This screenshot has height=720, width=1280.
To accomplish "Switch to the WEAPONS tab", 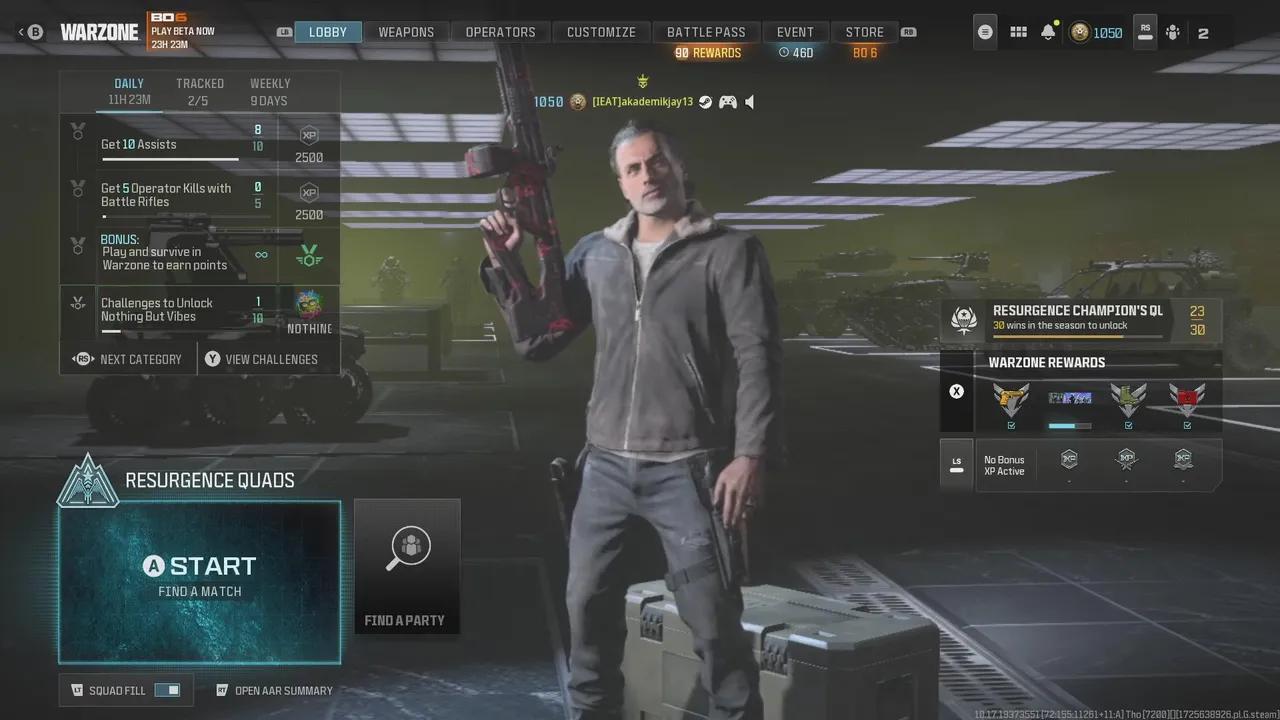I will pyautogui.click(x=405, y=31).
